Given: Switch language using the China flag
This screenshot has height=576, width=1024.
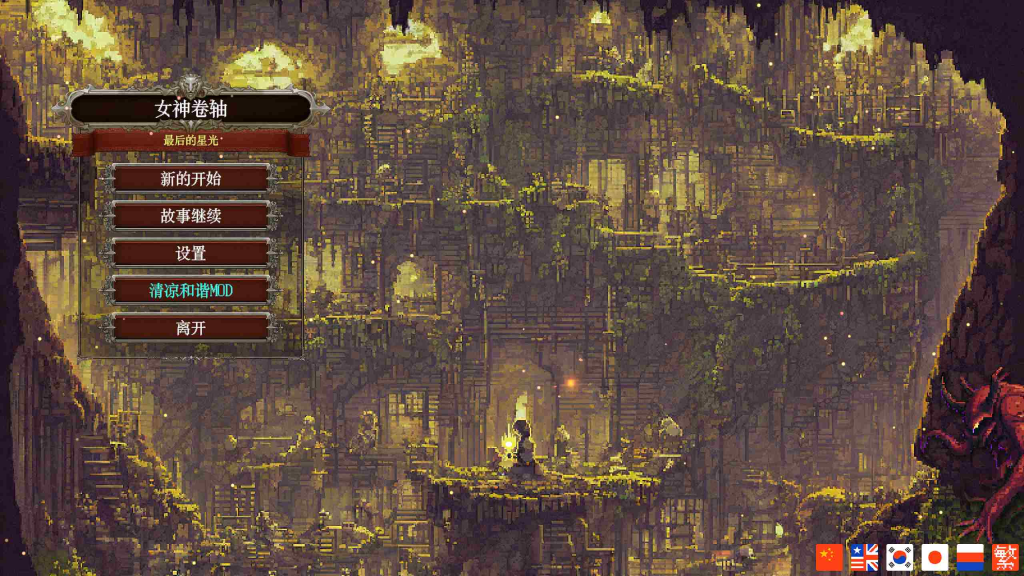Looking at the screenshot, I should point(829,557).
